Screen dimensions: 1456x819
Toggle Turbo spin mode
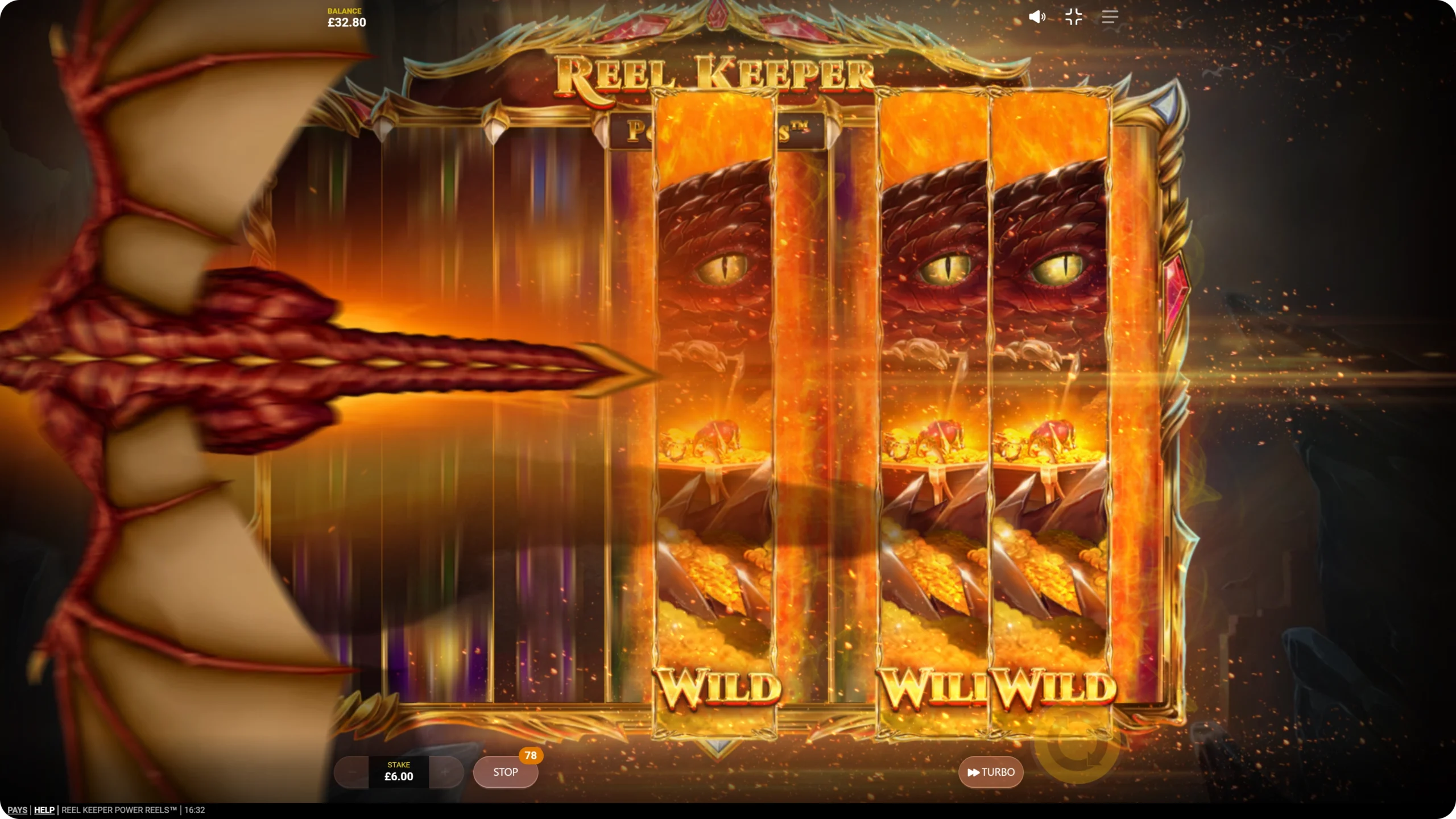tap(991, 772)
